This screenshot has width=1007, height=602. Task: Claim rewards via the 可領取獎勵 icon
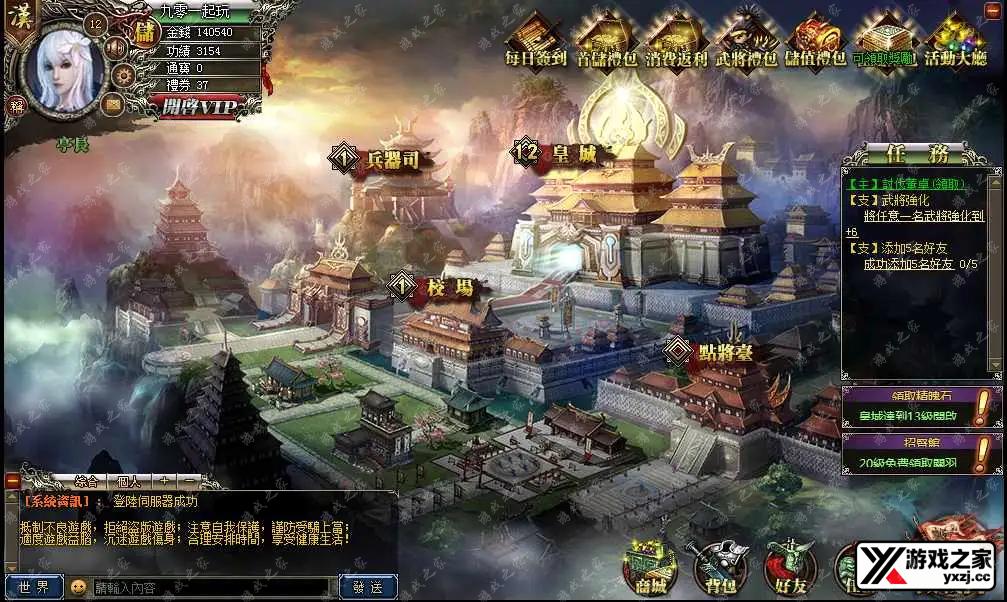point(885,39)
